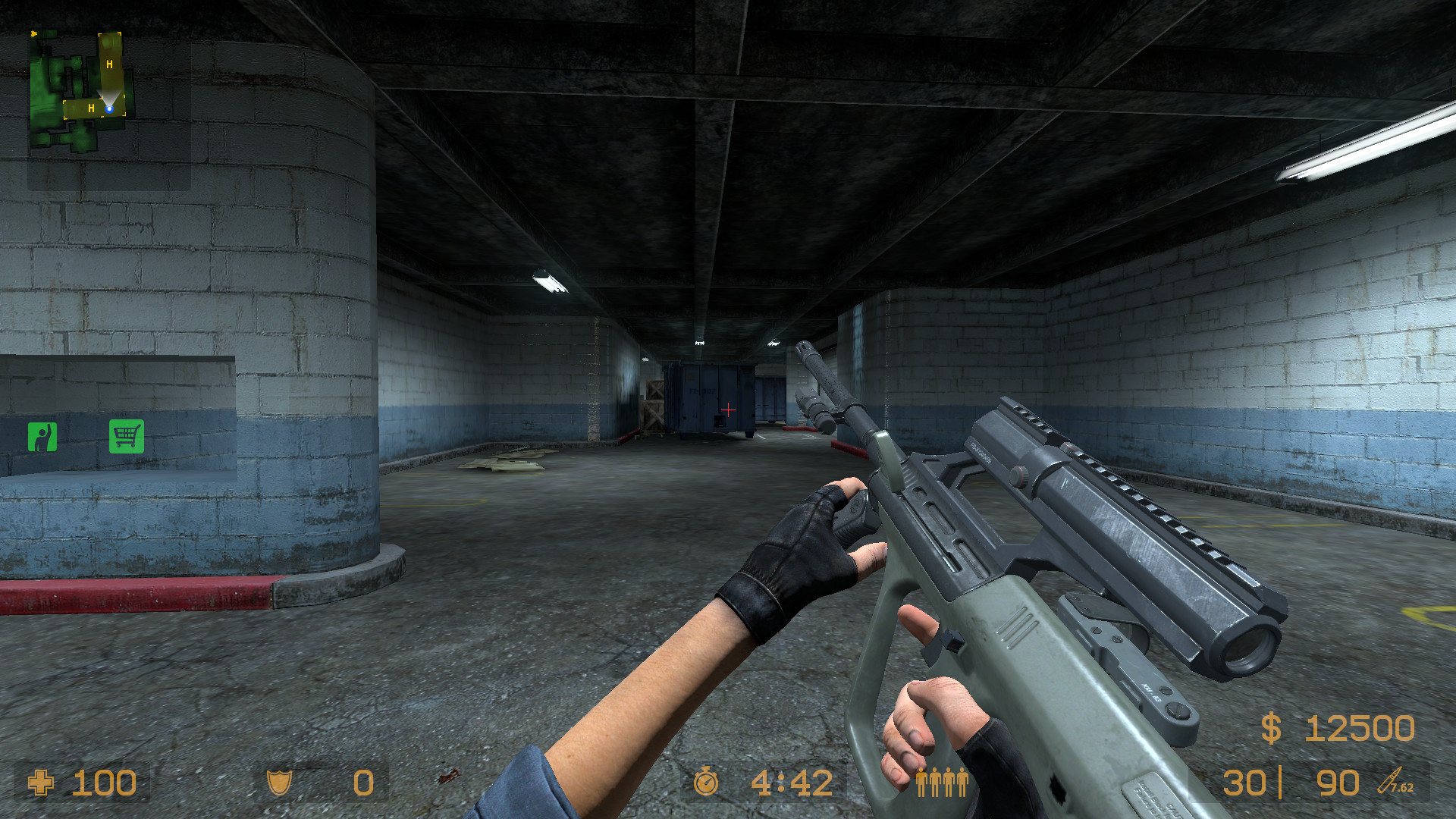Click the player count silhouettes icon

coord(942,783)
